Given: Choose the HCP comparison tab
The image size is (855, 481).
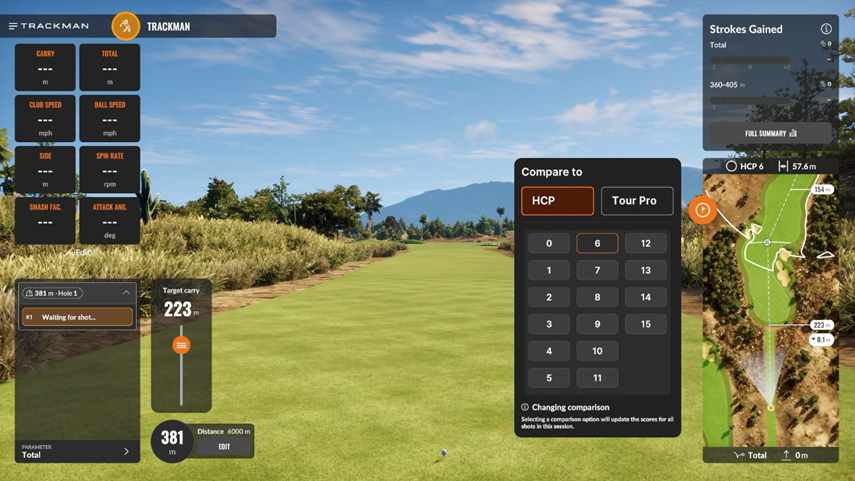Looking at the screenshot, I should [x=557, y=201].
